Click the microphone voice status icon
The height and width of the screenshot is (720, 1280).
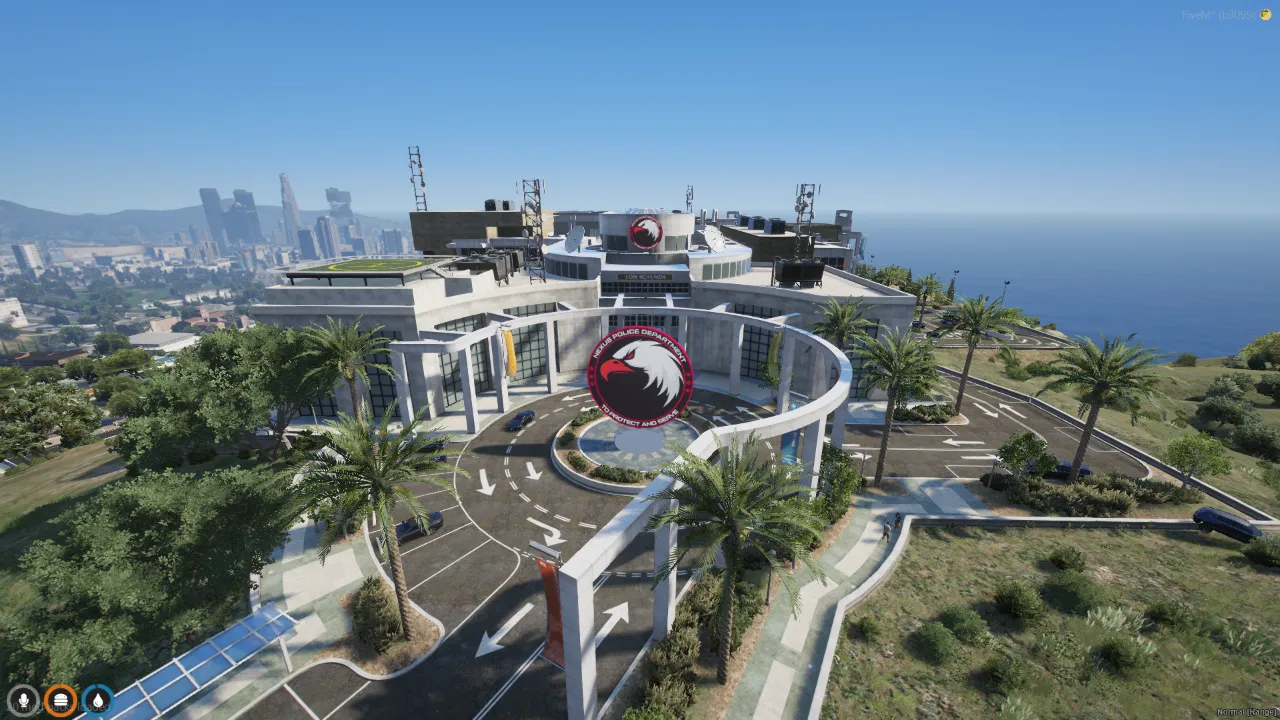coord(22,699)
